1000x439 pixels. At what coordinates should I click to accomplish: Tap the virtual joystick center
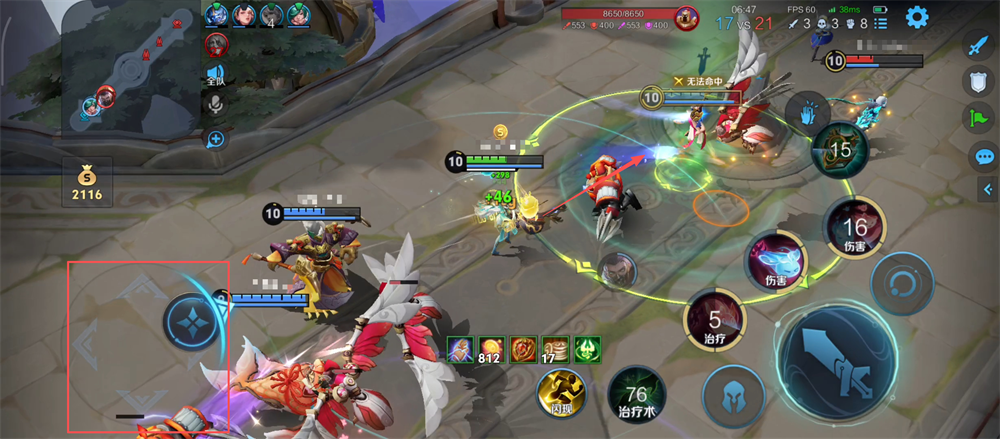[189, 322]
